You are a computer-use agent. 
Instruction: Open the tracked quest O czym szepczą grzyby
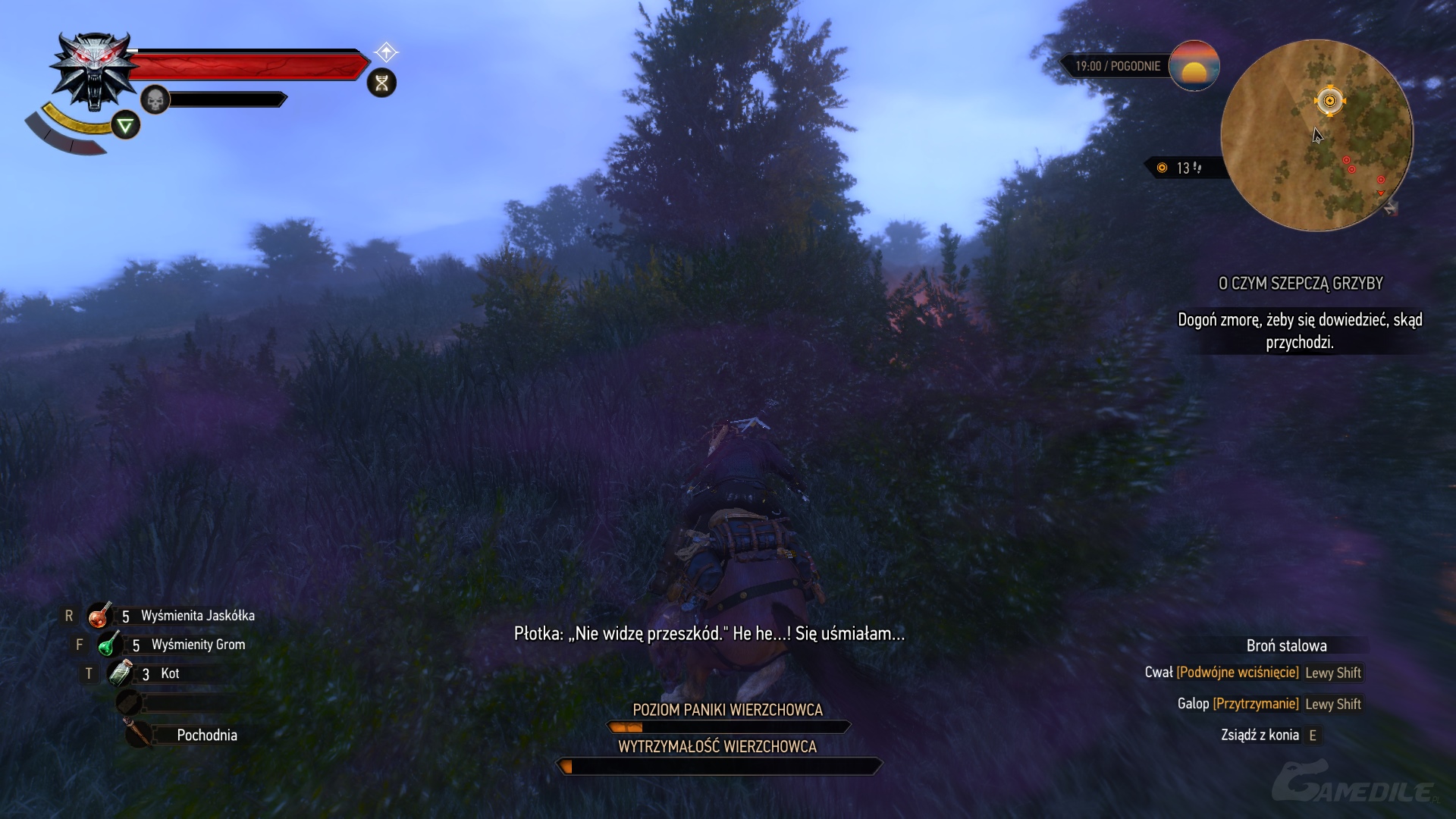point(1300,284)
